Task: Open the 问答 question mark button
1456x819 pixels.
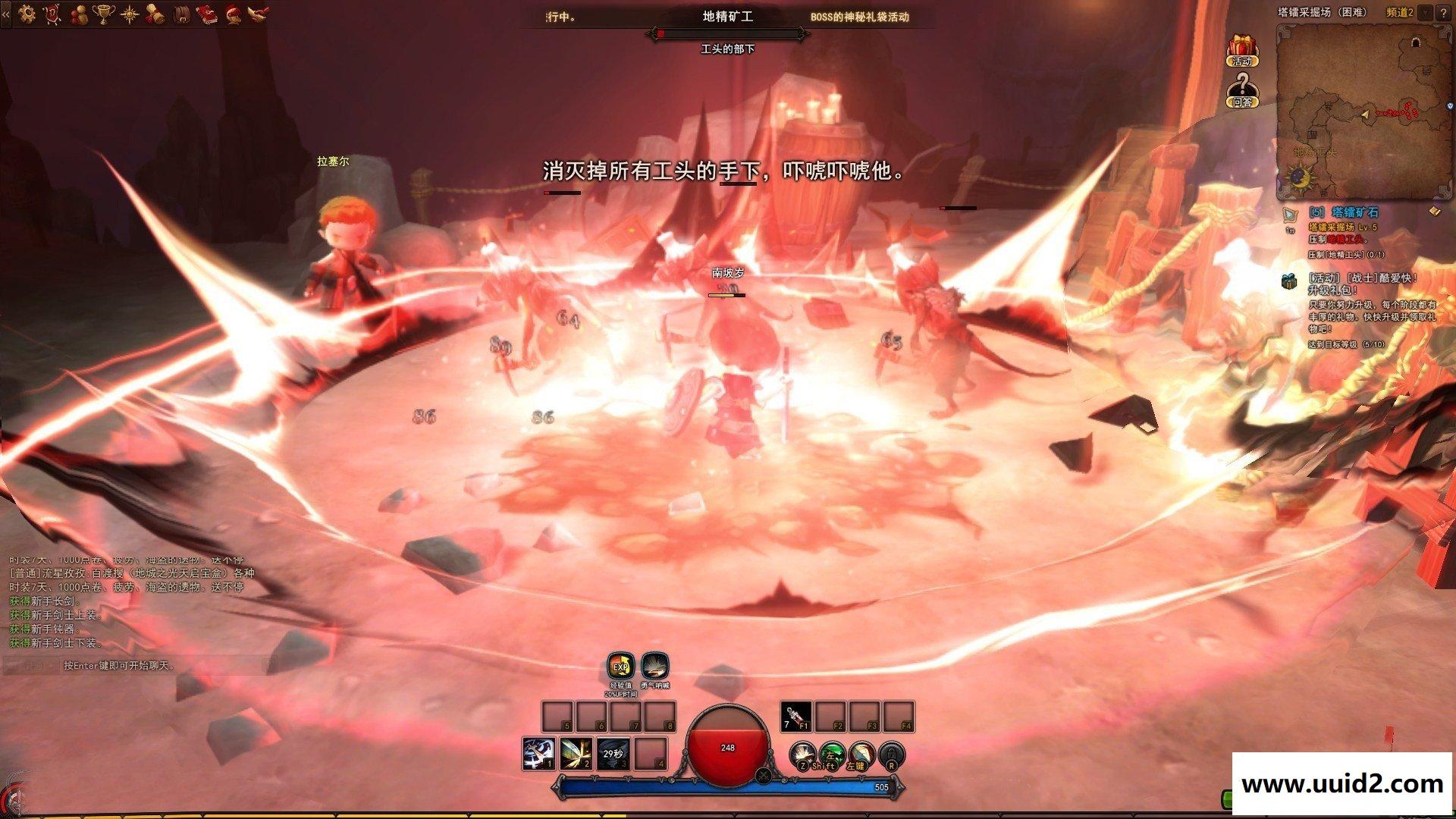Action: 1241,91
